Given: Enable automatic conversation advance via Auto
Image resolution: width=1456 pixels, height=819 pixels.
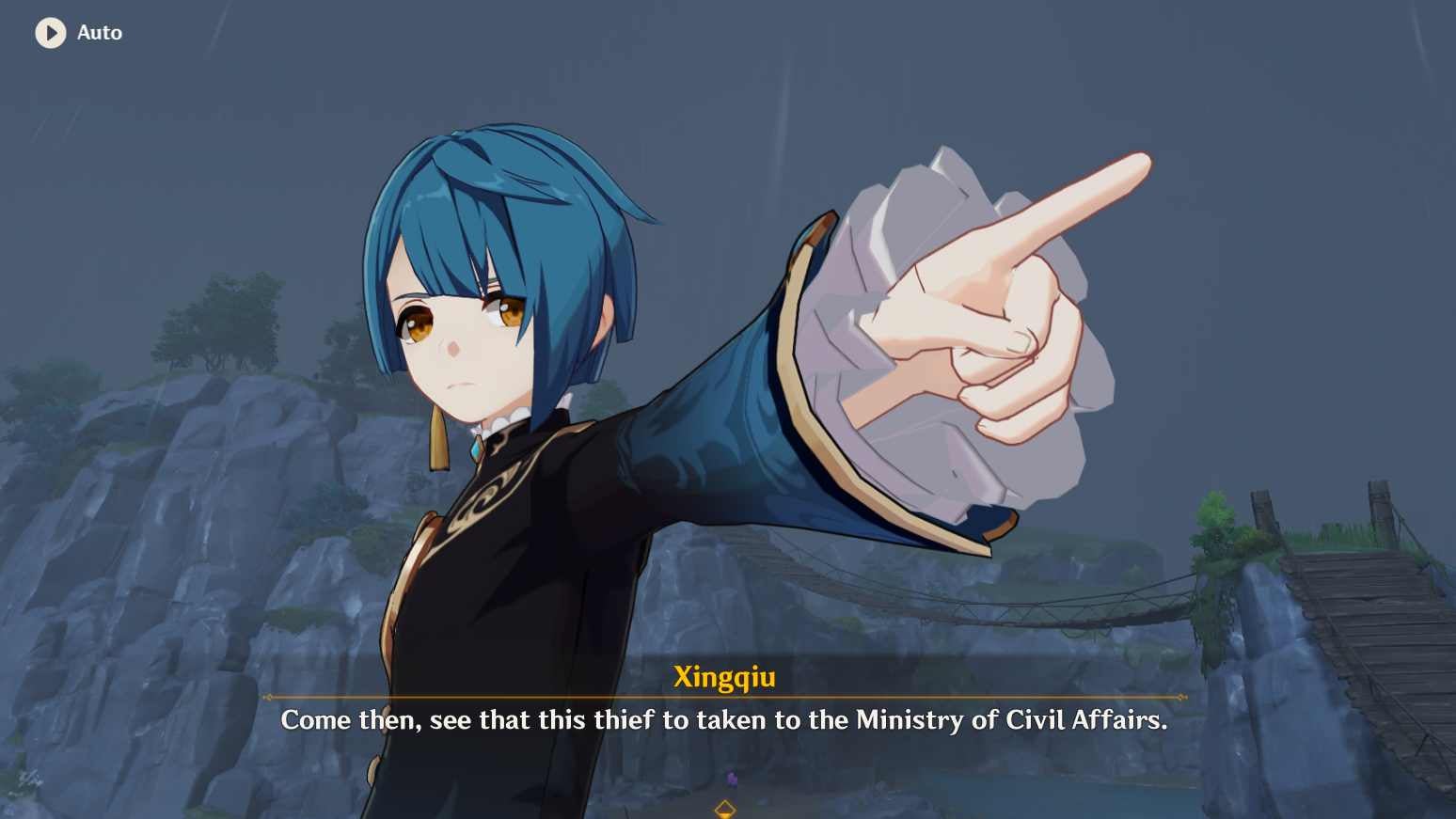Looking at the screenshot, I should 79,33.
